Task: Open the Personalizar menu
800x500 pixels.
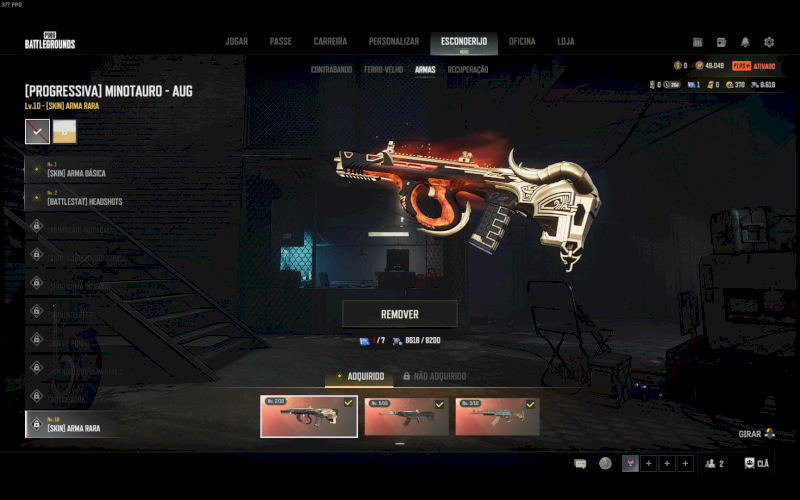Action: click(393, 42)
